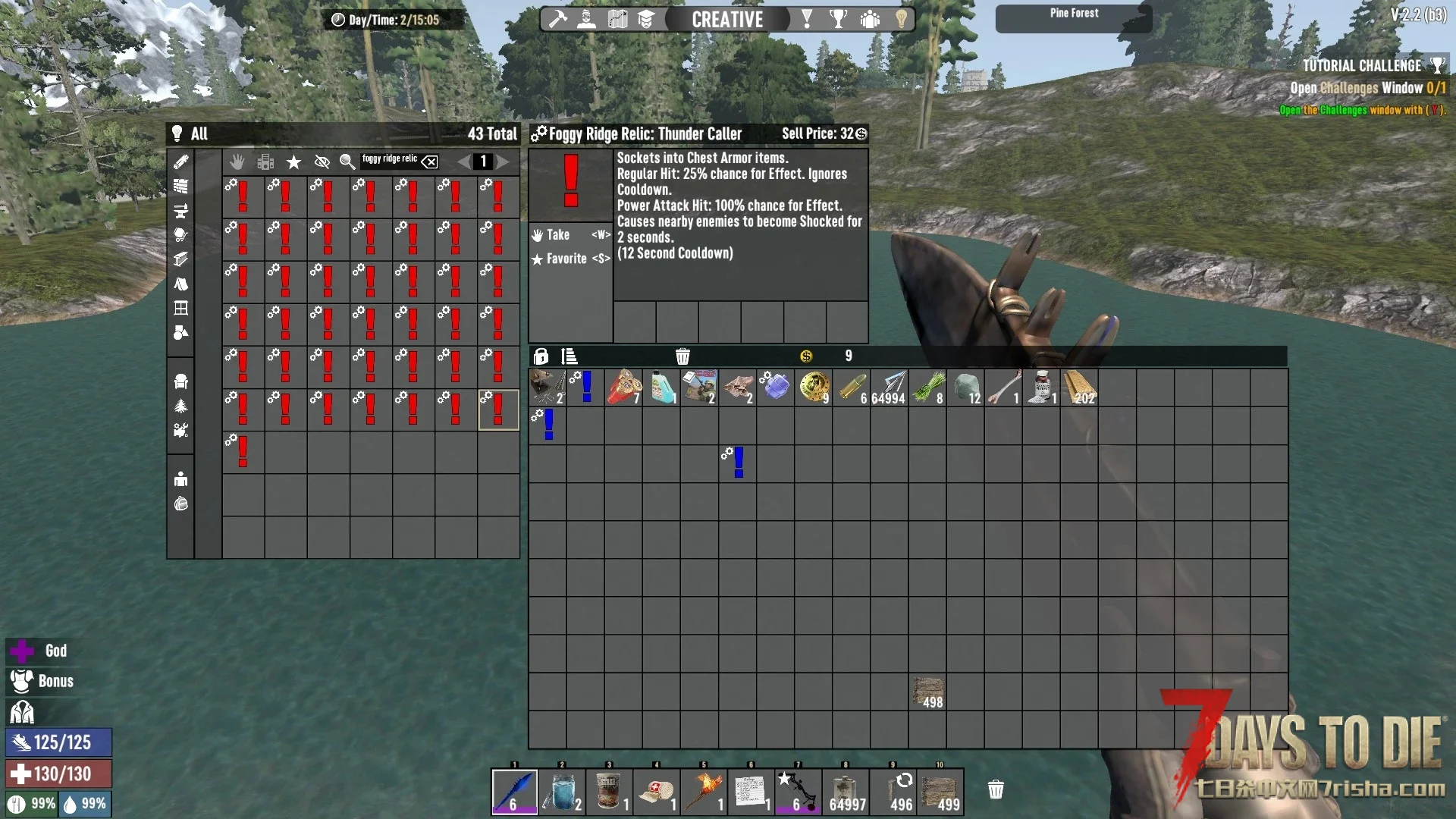The height and width of the screenshot is (819, 1456).
Task: Open the crafting hammer tab
Action: (x=558, y=19)
